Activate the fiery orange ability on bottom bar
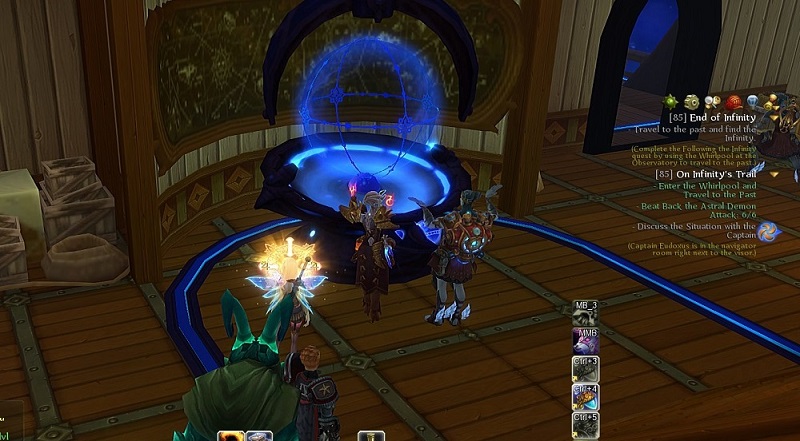The height and width of the screenshot is (441, 800). point(230,436)
